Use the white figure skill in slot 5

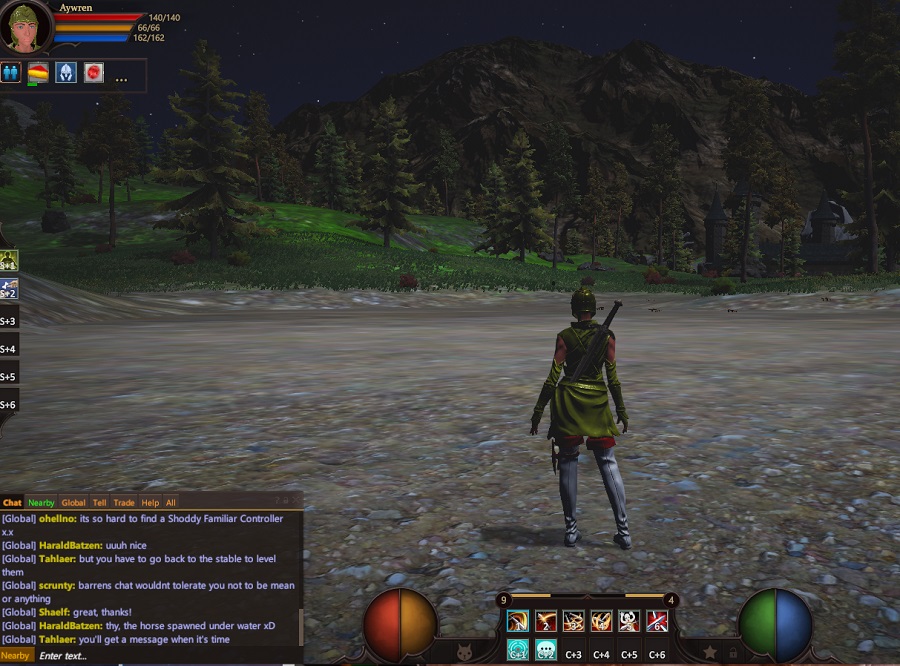coord(629,621)
